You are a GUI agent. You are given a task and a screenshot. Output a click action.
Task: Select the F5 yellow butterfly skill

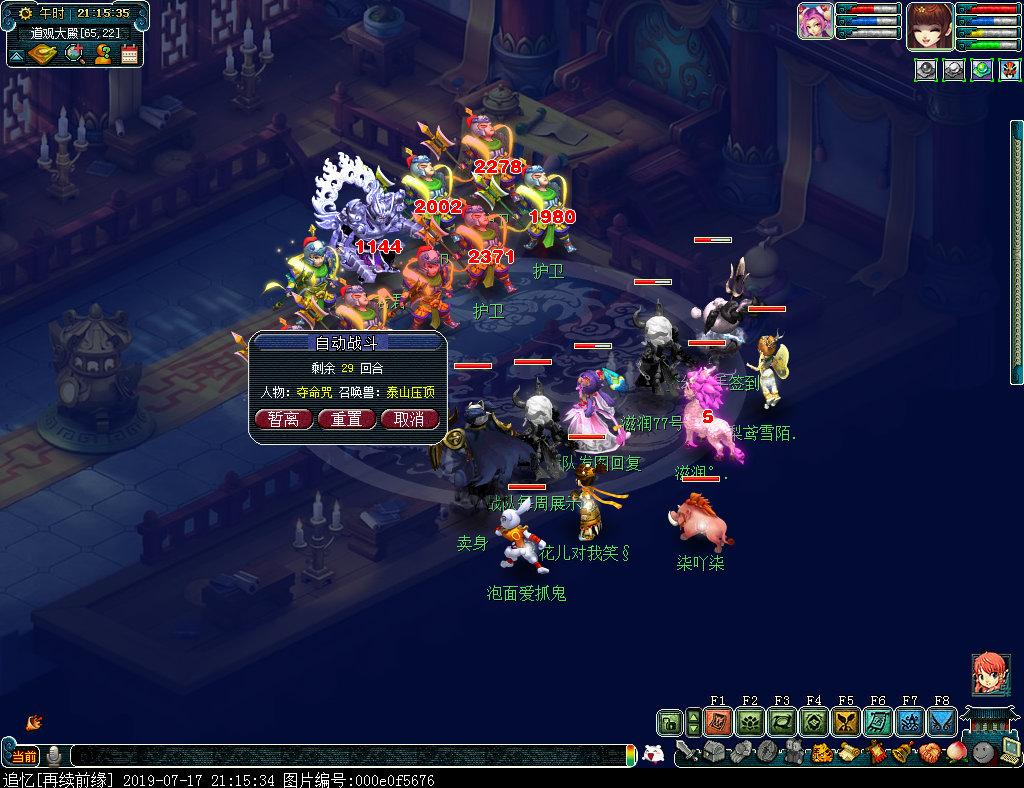click(x=846, y=722)
